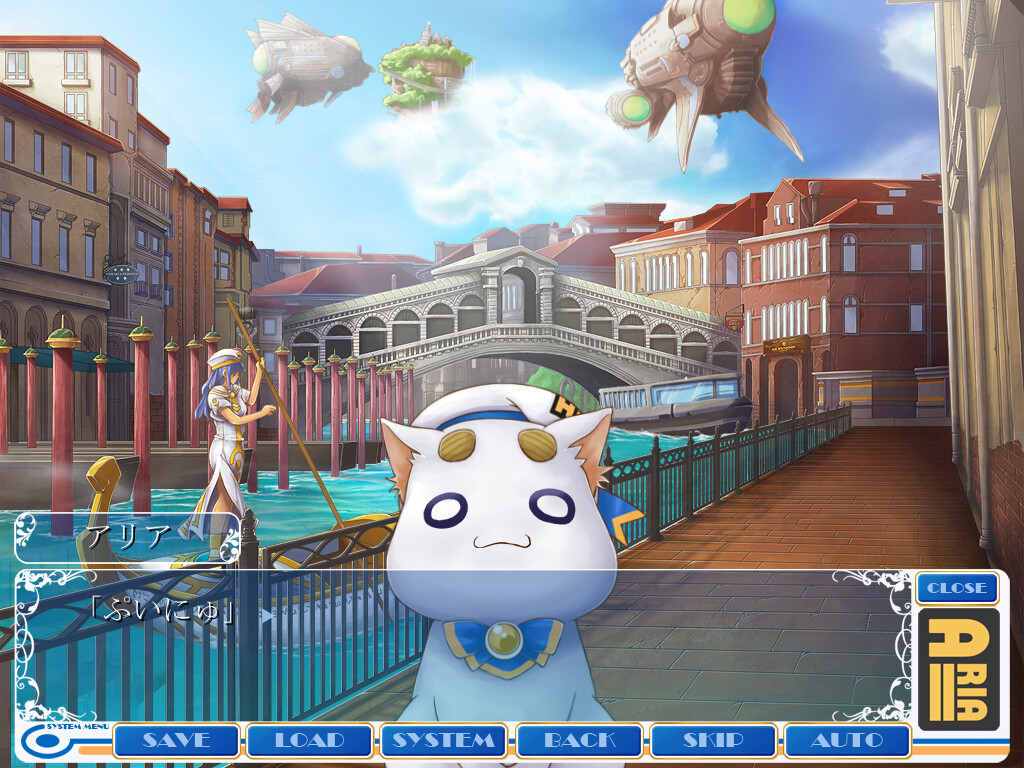Open the LOAD game screen
This screenshot has width=1024, height=768.
(x=310, y=741)
